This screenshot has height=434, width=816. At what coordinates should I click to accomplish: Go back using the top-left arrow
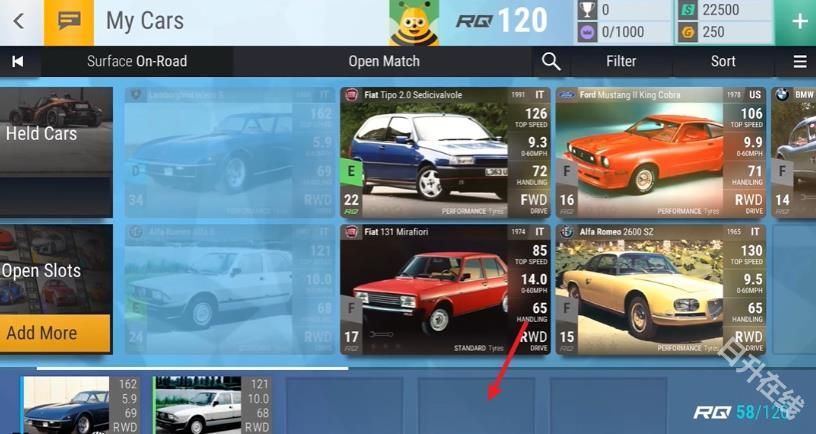pyautogui.click(x=19, y=21)
